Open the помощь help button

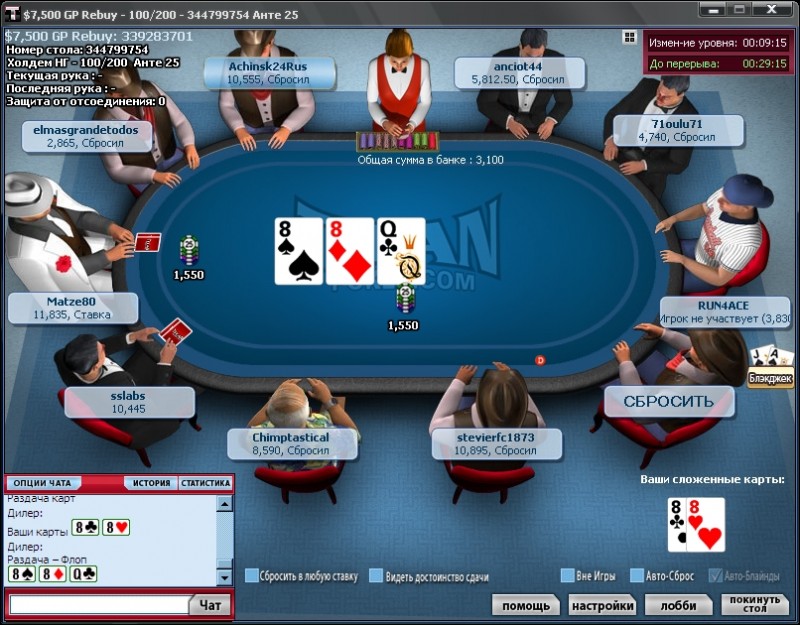(x=525, y=605)
